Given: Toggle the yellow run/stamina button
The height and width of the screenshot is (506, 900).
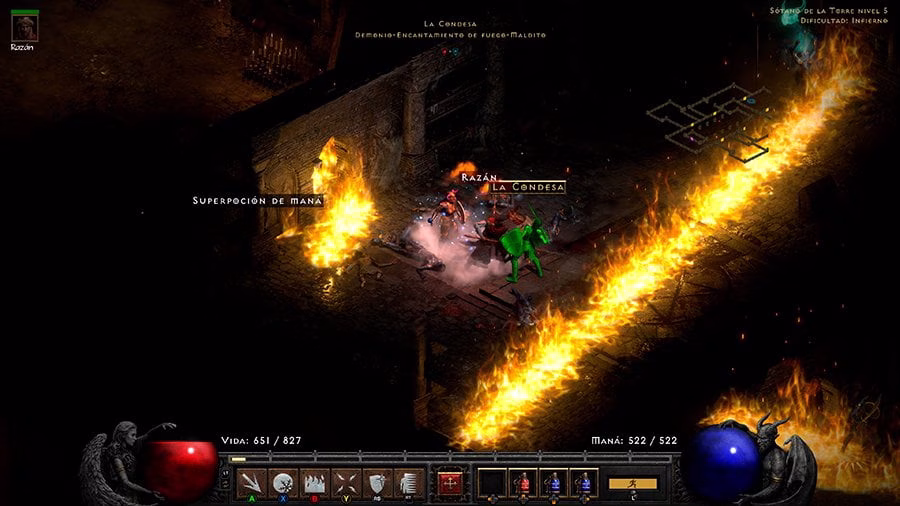Looking at the screenshot, I should pos(632,484).
